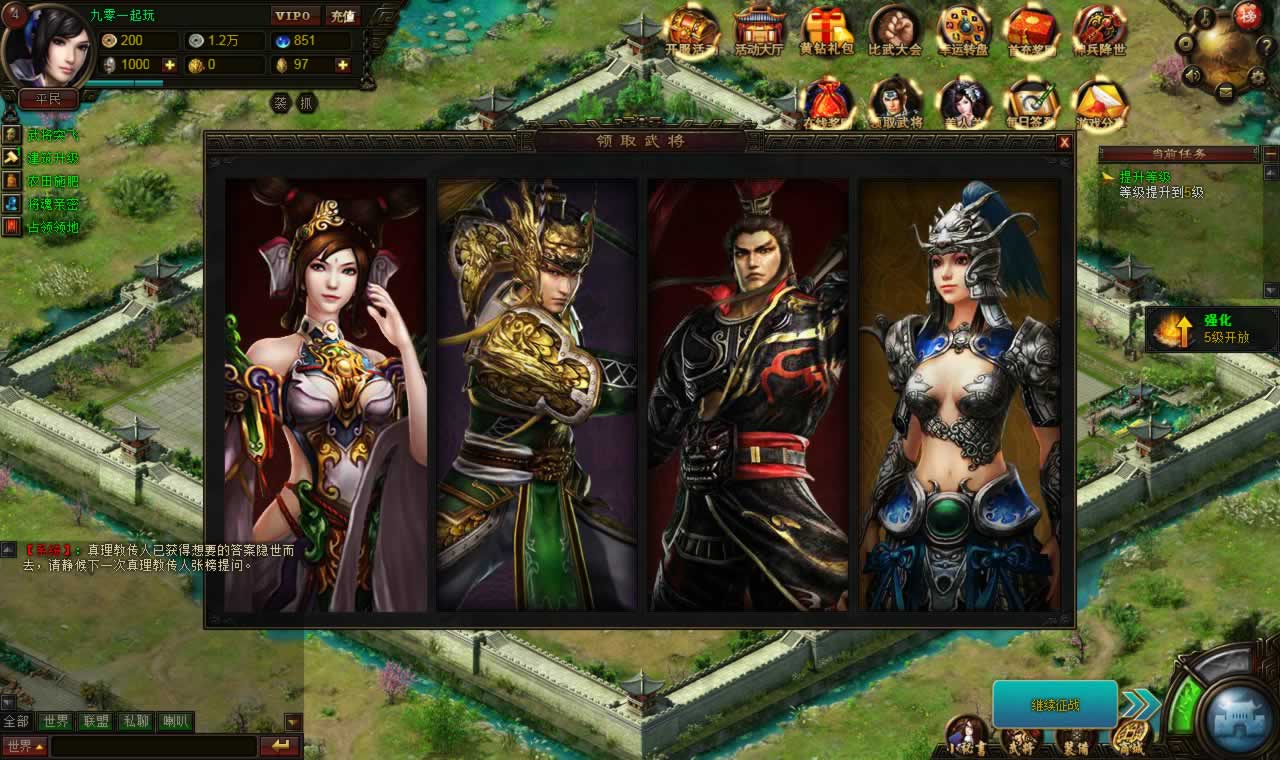Open the 小秘书 secretary icon
Viewport: 1280px width, 760px height.
click(x=967, y=736)
